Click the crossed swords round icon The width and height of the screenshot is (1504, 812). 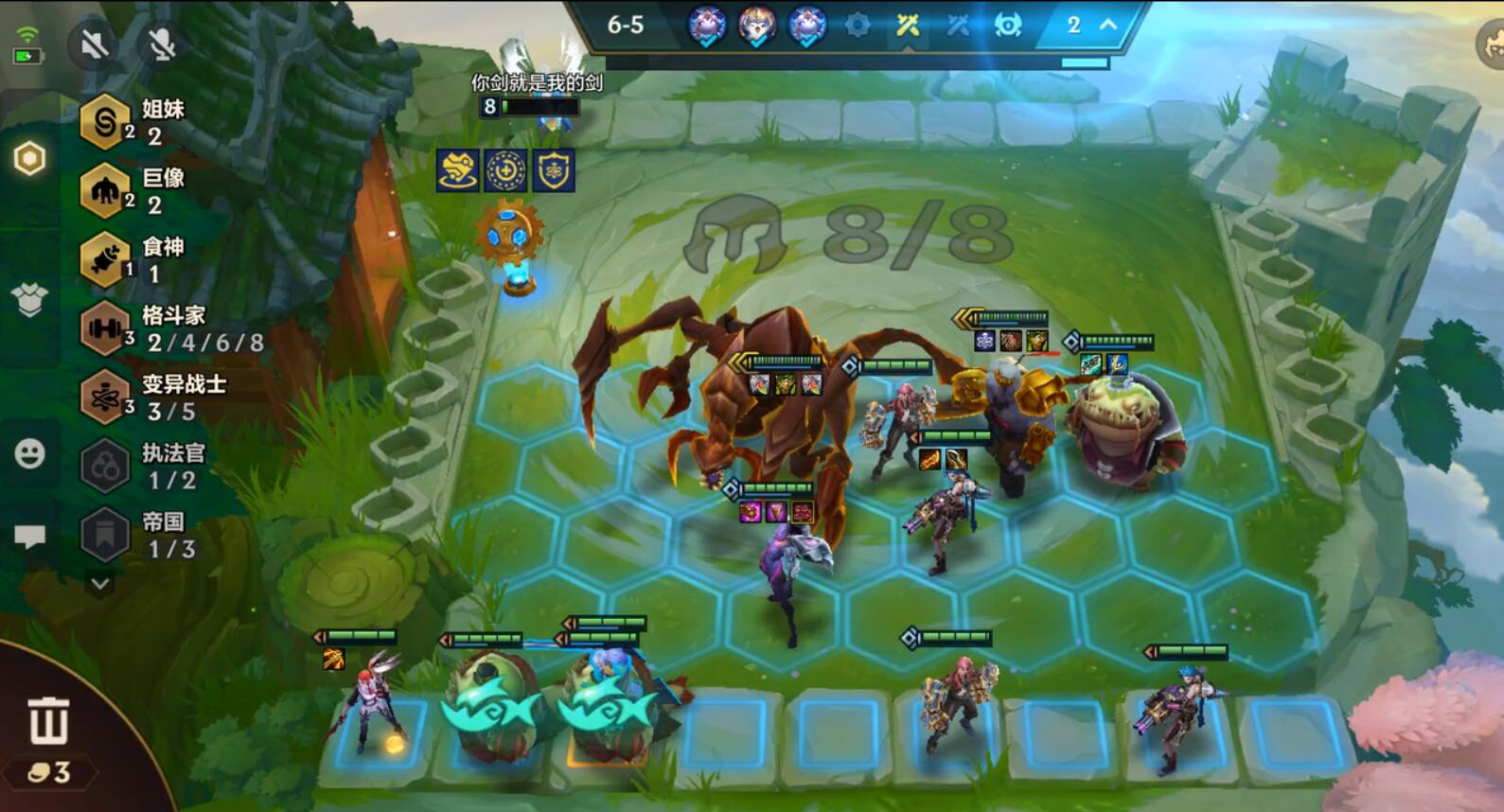coord(908,26)
